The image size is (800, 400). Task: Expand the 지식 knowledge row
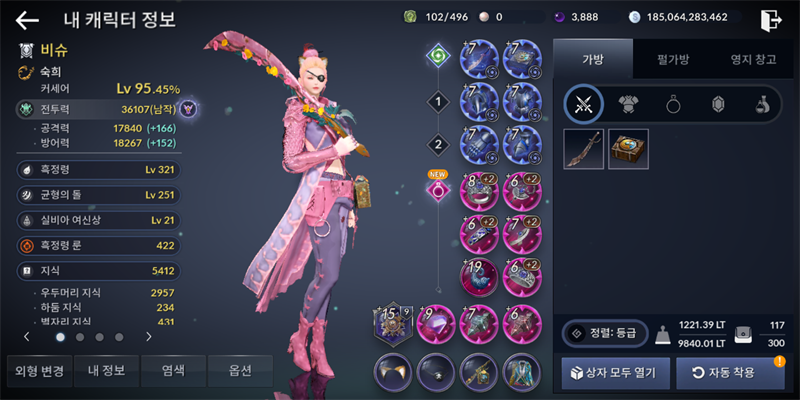tap(98, 270)
